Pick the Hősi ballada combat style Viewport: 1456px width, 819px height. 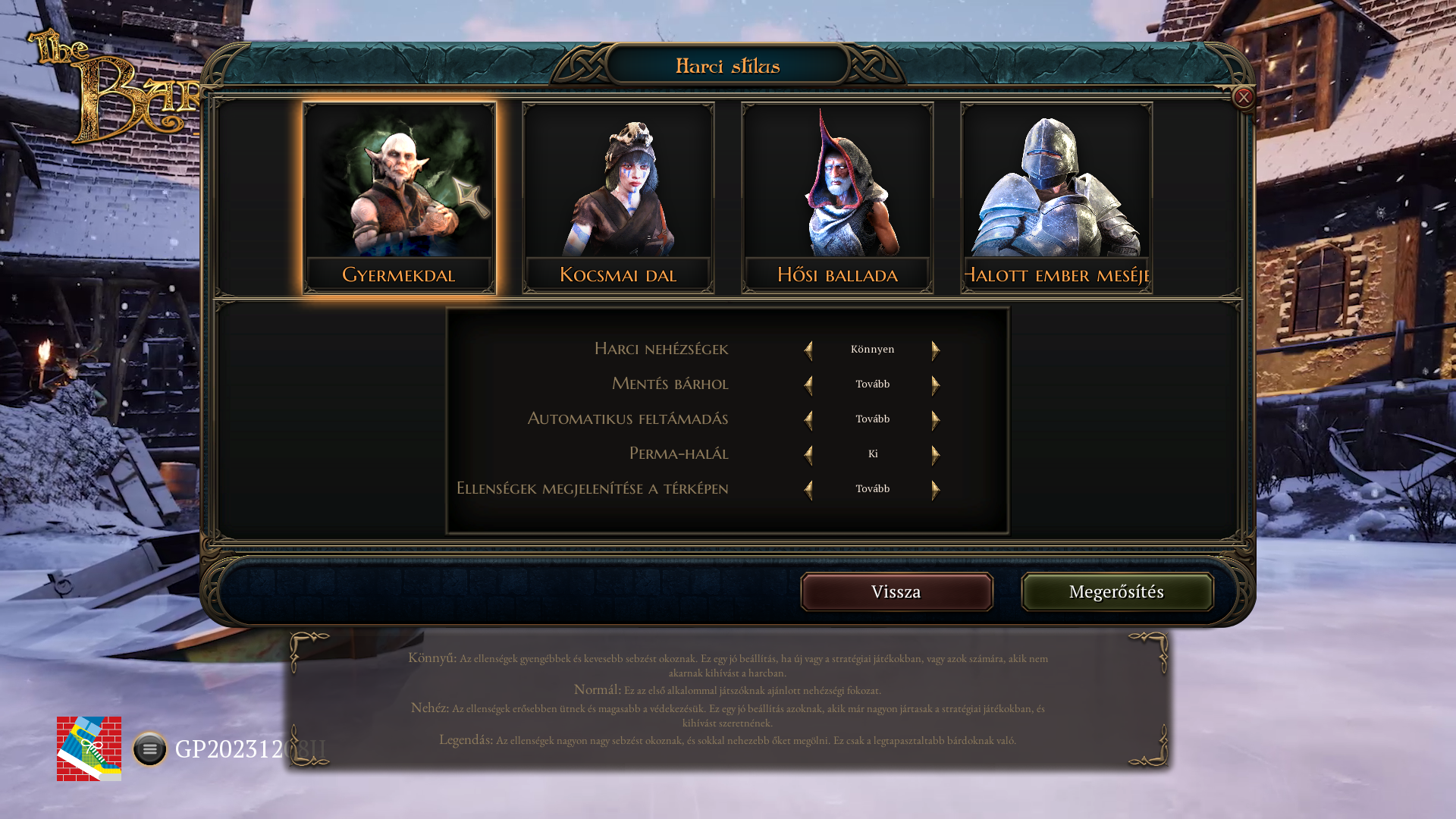tap(837, 198)
